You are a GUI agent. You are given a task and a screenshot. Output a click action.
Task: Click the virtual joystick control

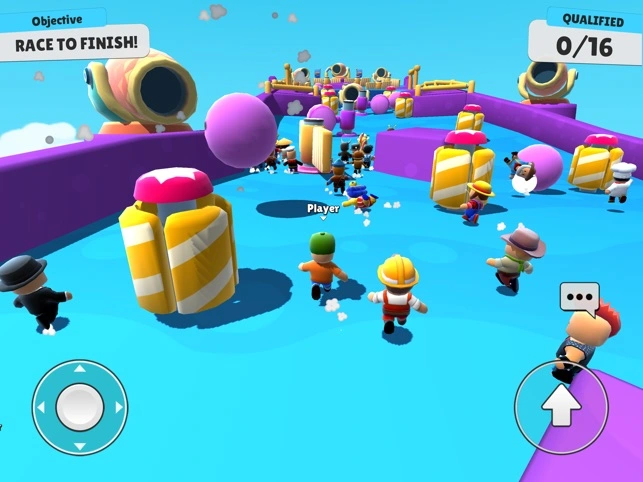79,406
